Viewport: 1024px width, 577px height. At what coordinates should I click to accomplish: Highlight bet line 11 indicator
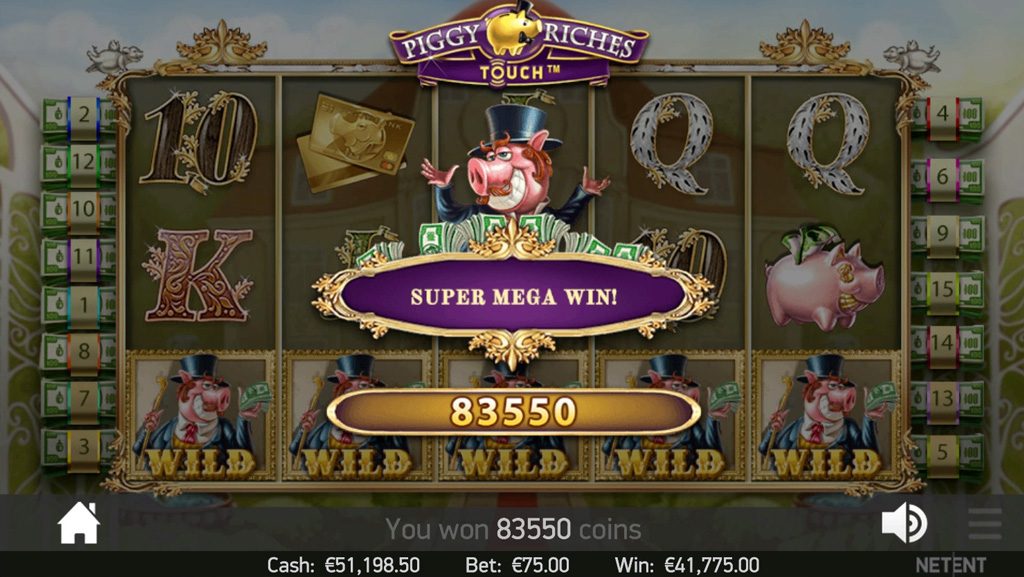point(82,256)
